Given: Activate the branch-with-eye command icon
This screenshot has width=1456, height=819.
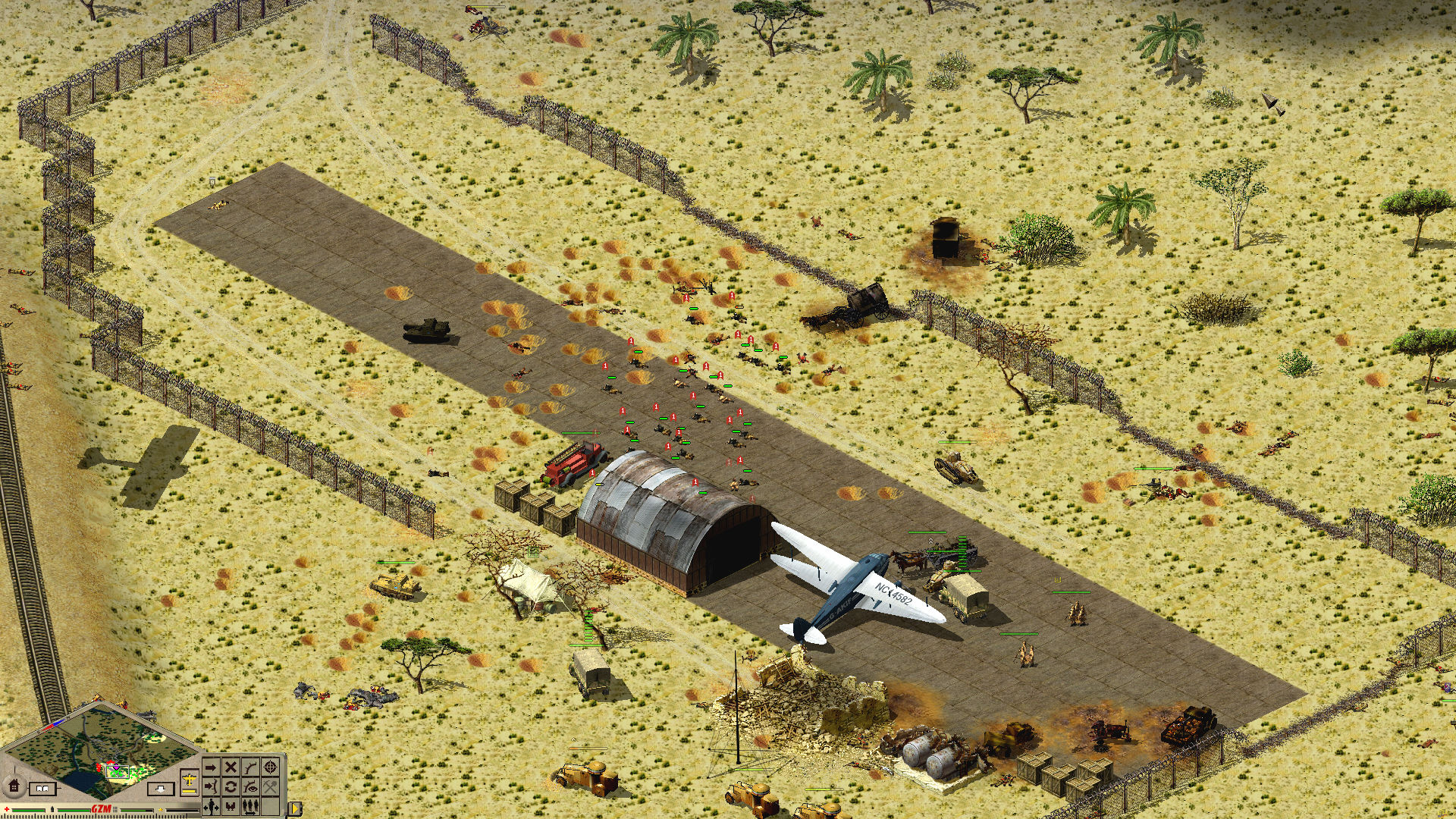Looking at the screenshot, I should (x=251, y=786).
